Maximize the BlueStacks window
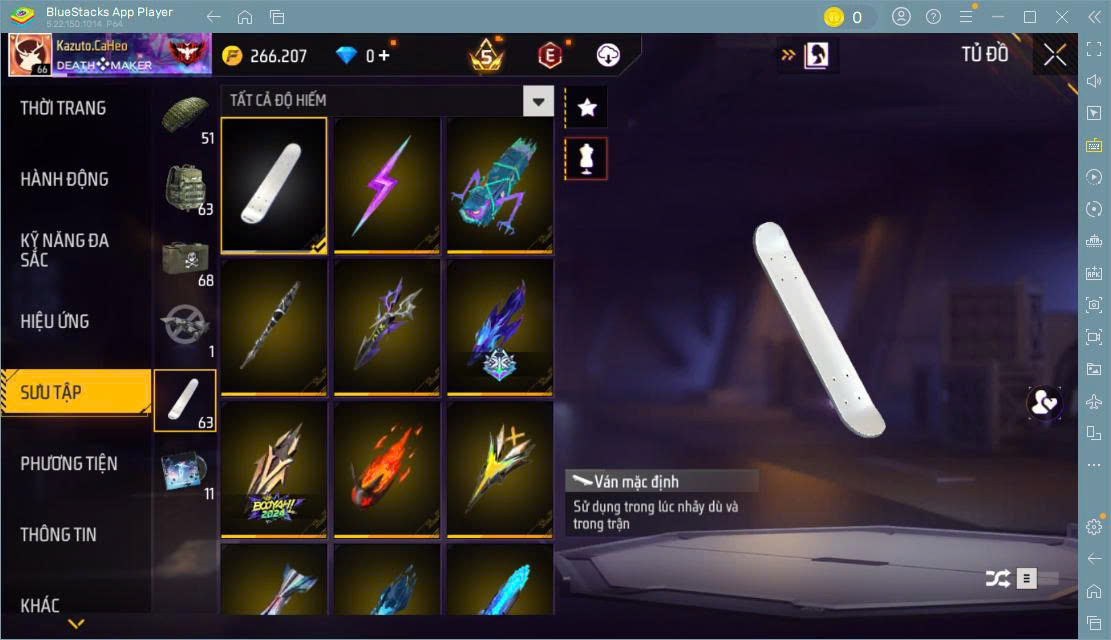Viewport: 1111px width, 640px height. [x=1029, y=17]
